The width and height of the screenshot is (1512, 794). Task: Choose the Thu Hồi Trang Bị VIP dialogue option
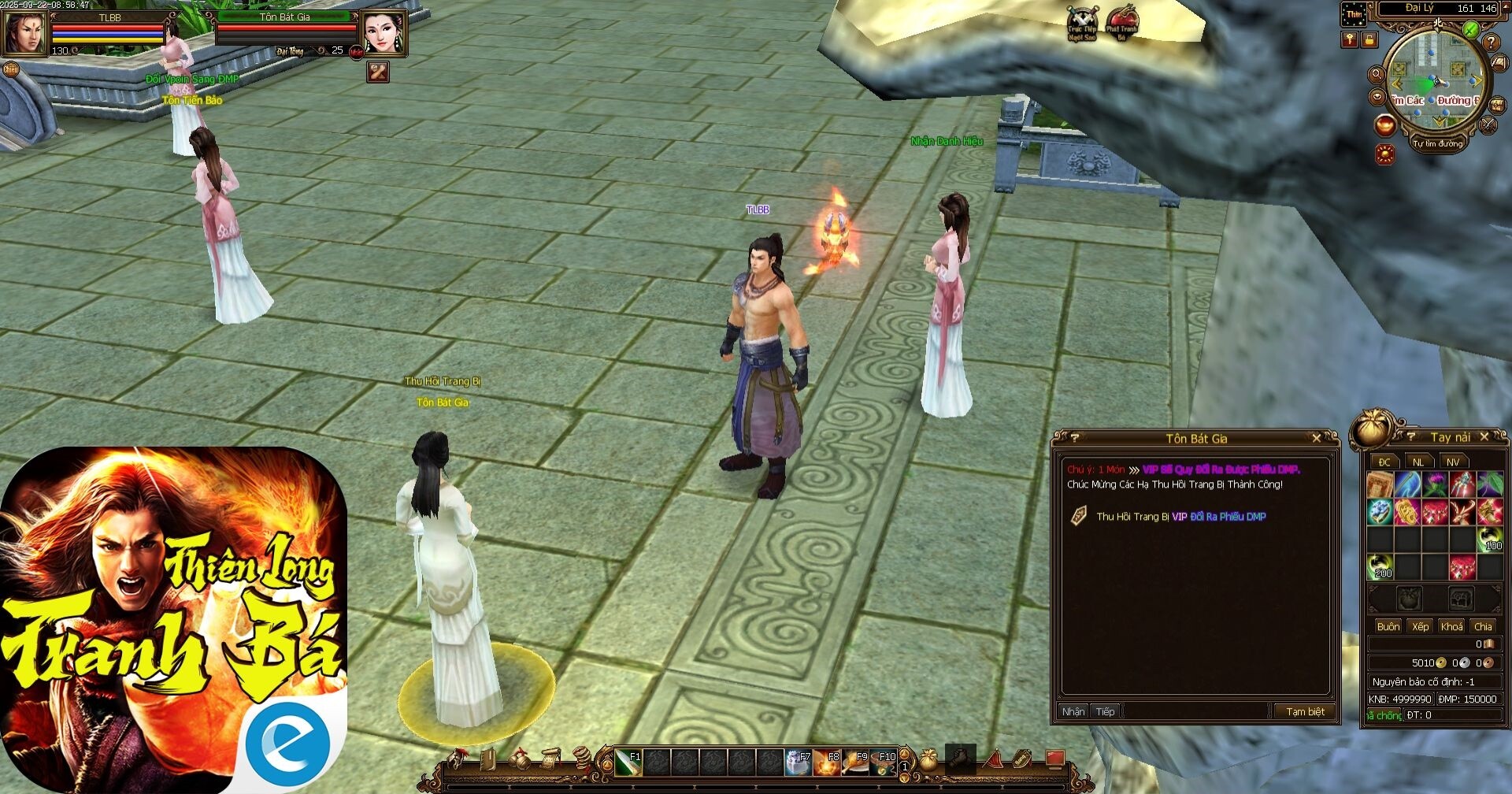click(1180, 517)
